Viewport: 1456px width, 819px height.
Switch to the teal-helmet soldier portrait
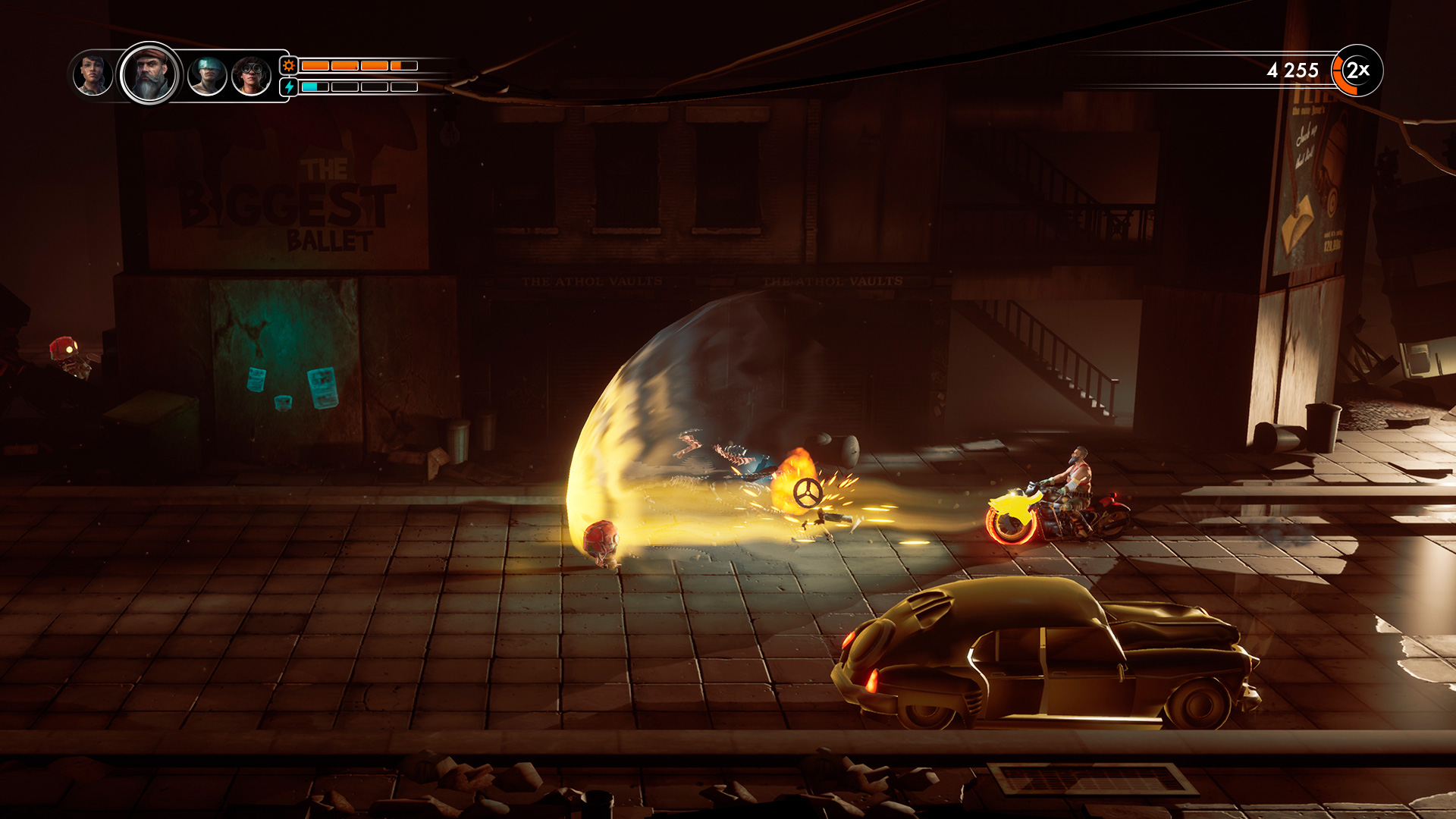tap(207, 76)
